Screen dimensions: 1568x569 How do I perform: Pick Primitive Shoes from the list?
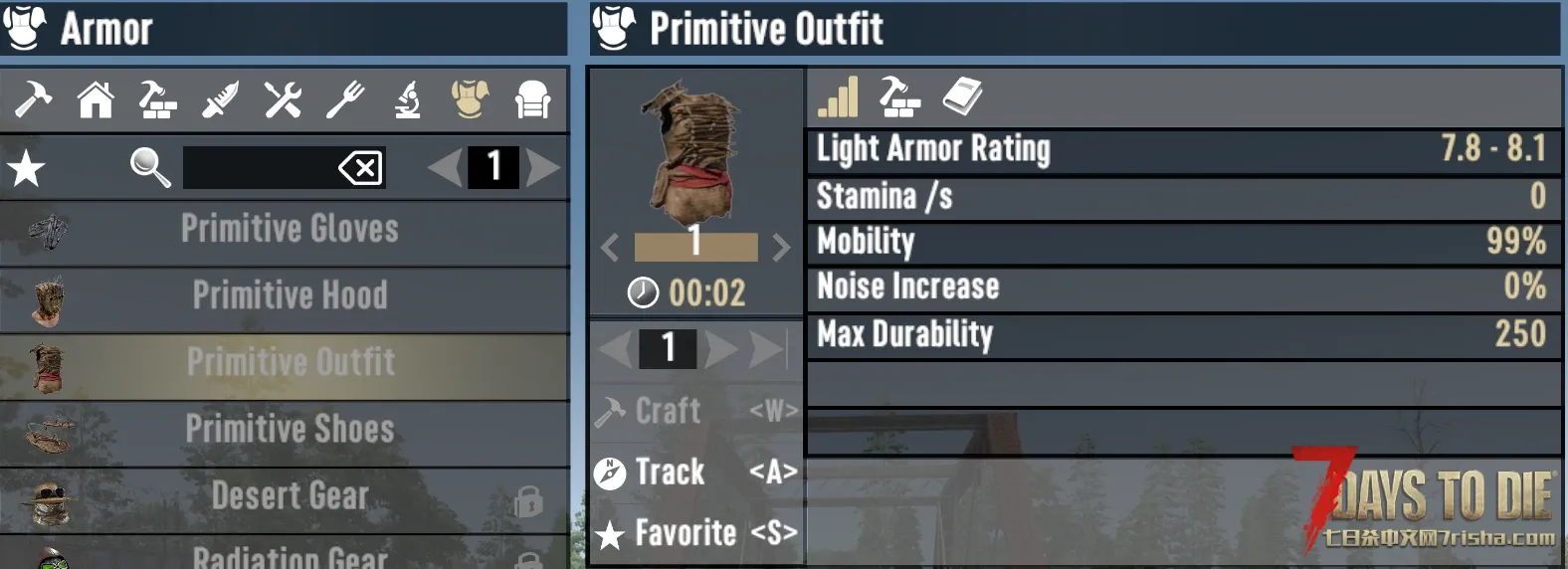tap(289, 430)
